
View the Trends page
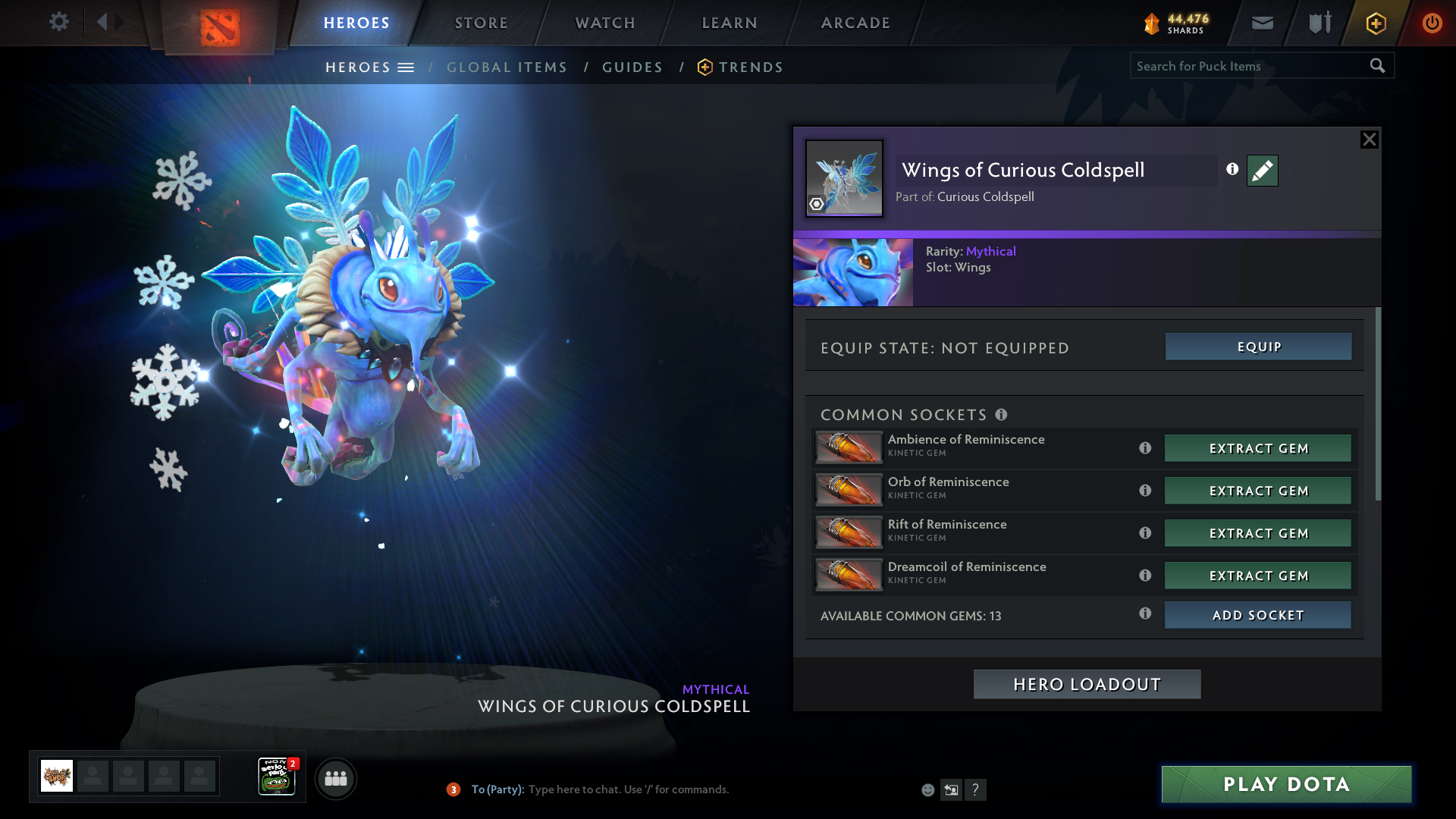coord(750,67)
